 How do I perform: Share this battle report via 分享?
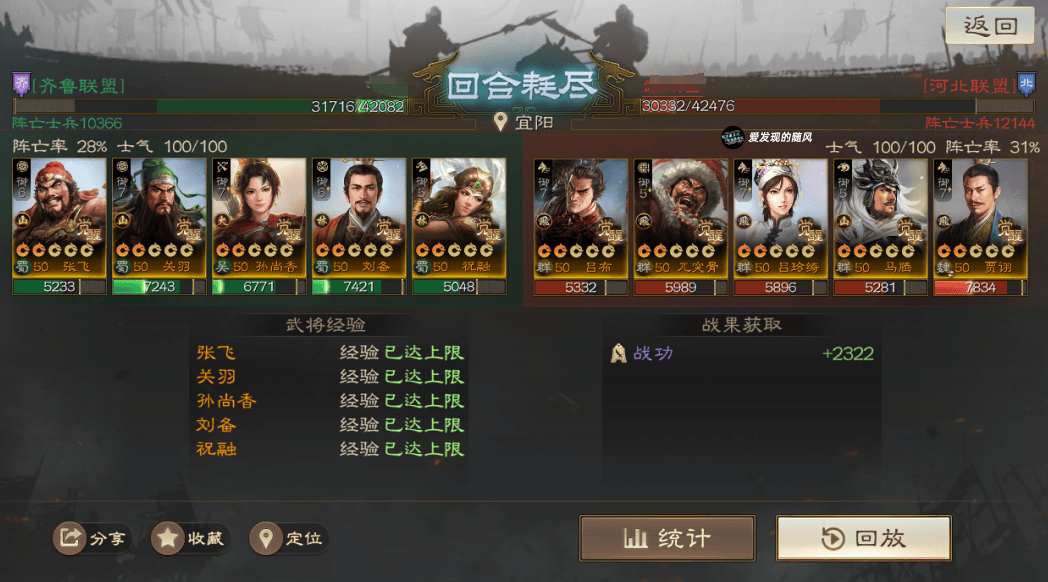tap(93, 538)
